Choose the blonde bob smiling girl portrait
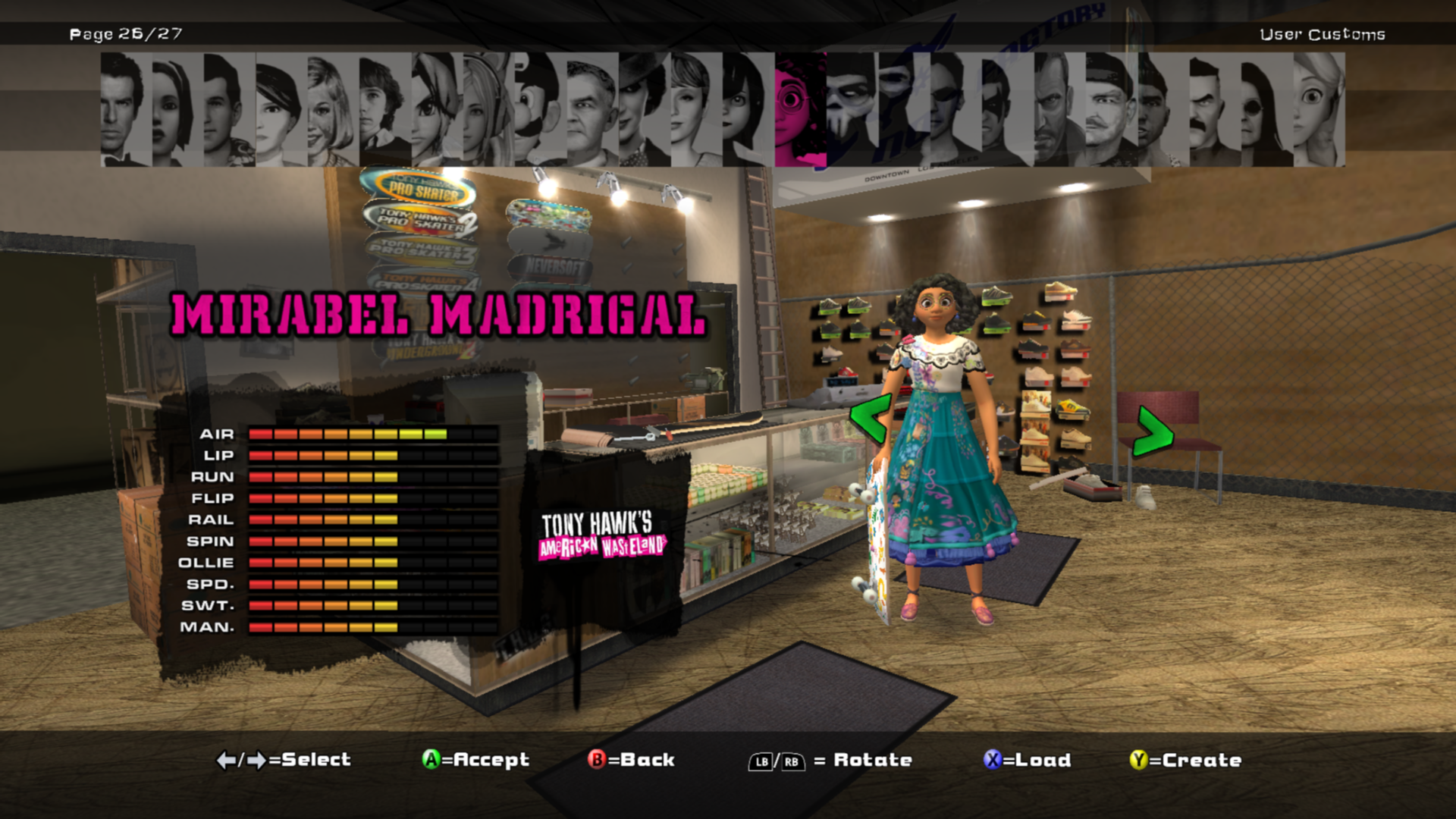The height and width of the screenshot is (819, 1456). coord(332,110)
